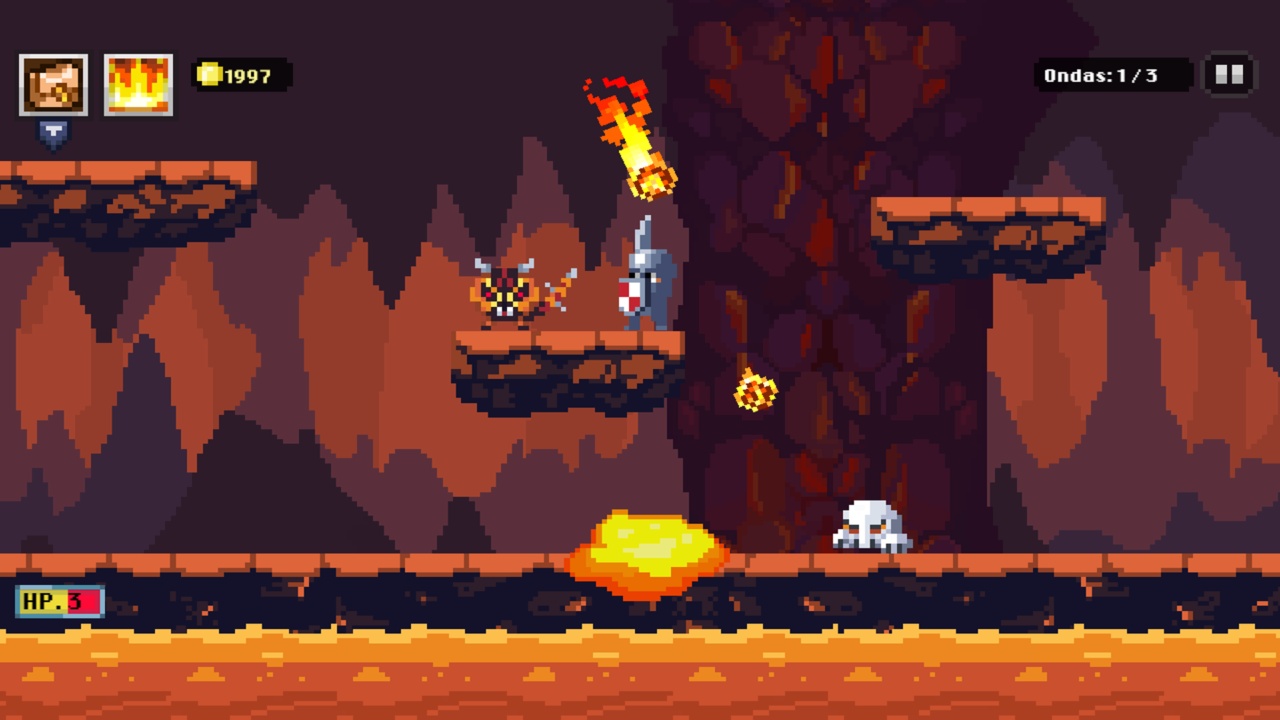Select the scroll ability icon
This screenshot has height=720, width=1280.
(53, 83)
